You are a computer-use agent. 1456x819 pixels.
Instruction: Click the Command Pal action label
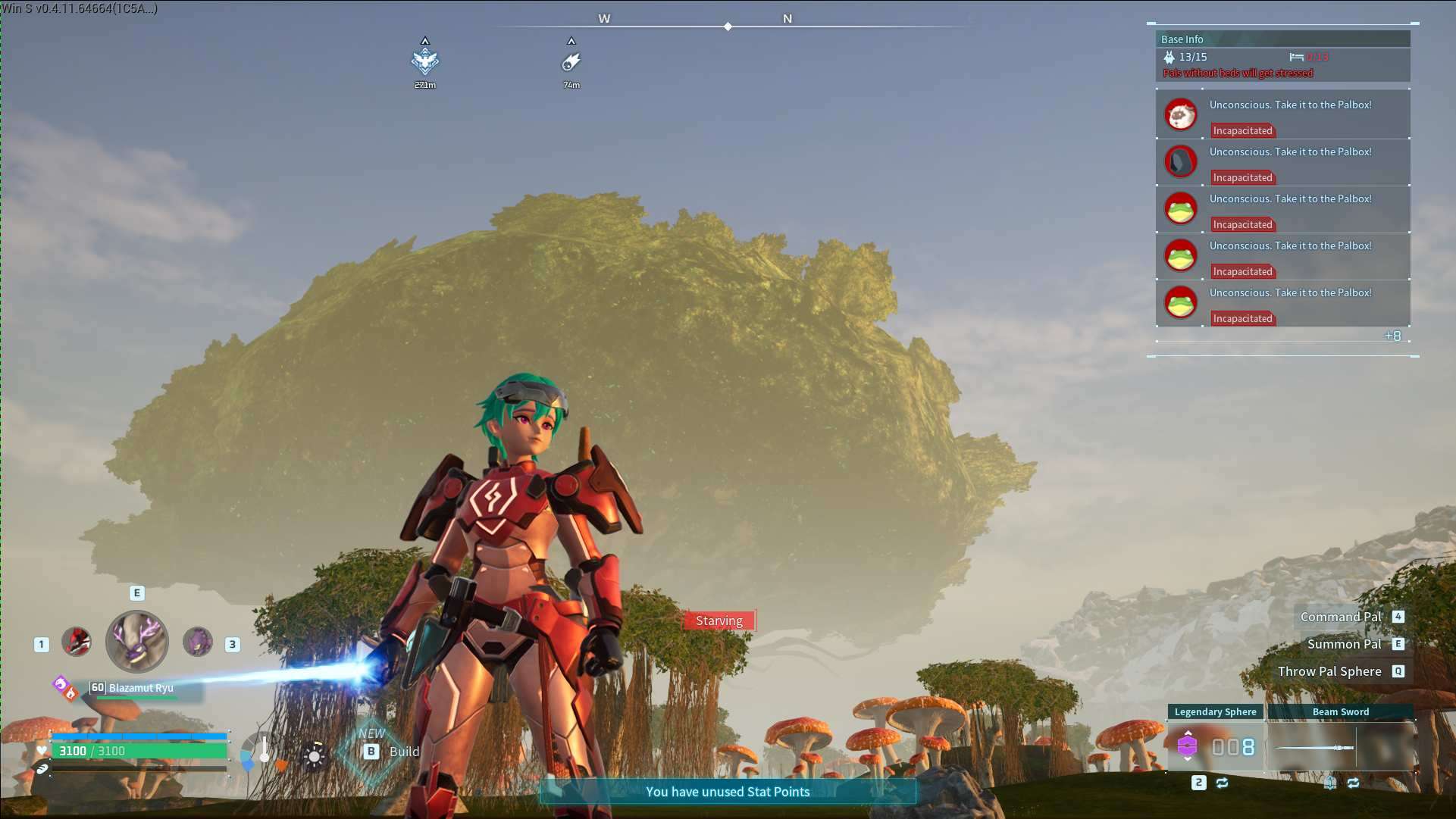pyautogui.click(x=1343, y=617)
